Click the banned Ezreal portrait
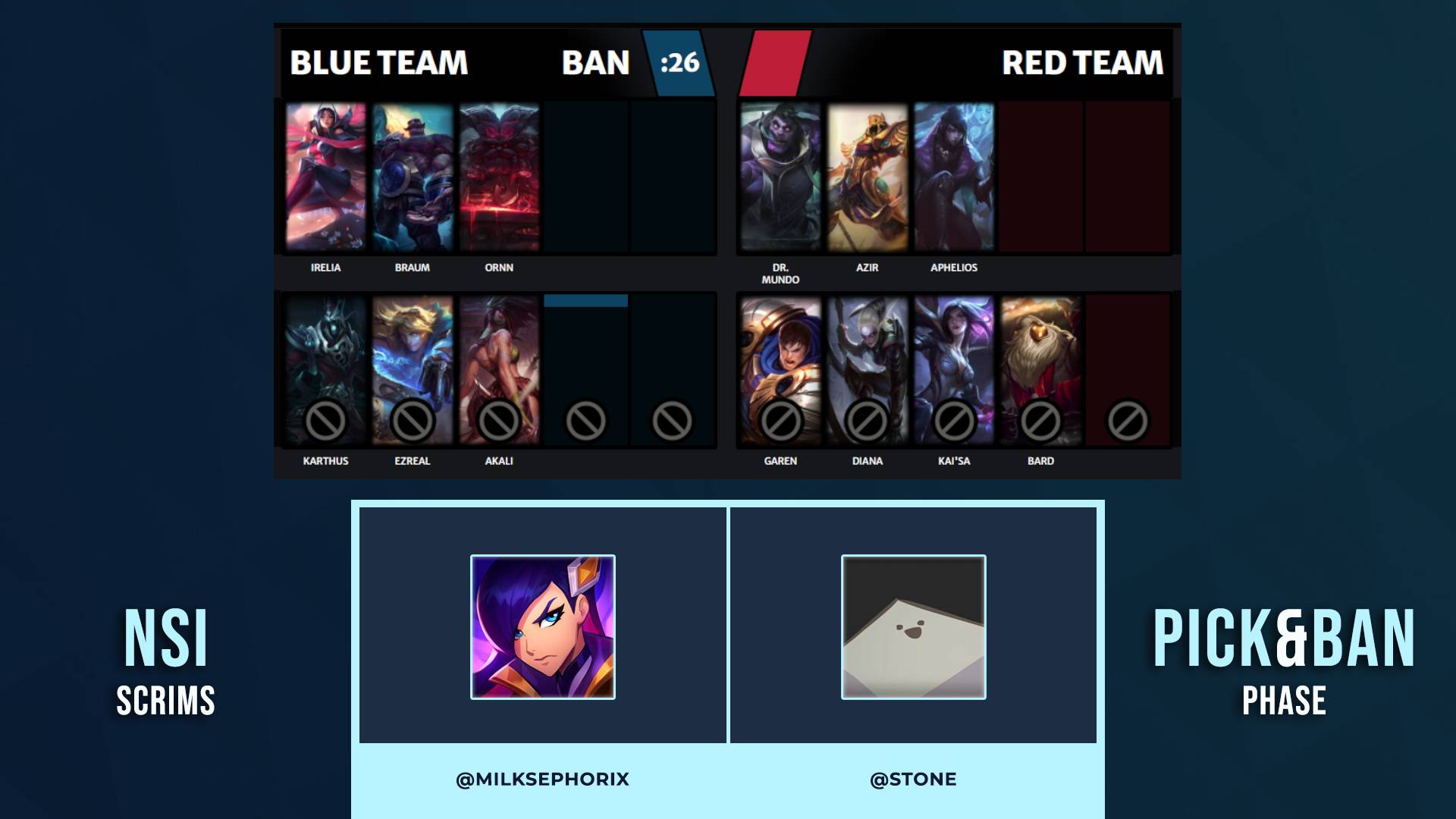This screenshot has width=1456, height=819. click(413, 370)
